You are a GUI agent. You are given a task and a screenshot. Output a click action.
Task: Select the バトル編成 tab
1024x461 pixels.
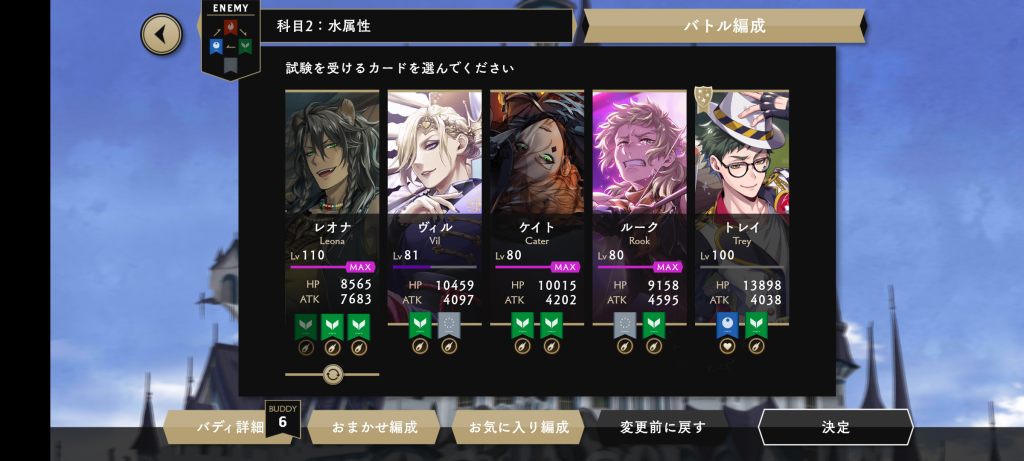(x=725, y=26)
